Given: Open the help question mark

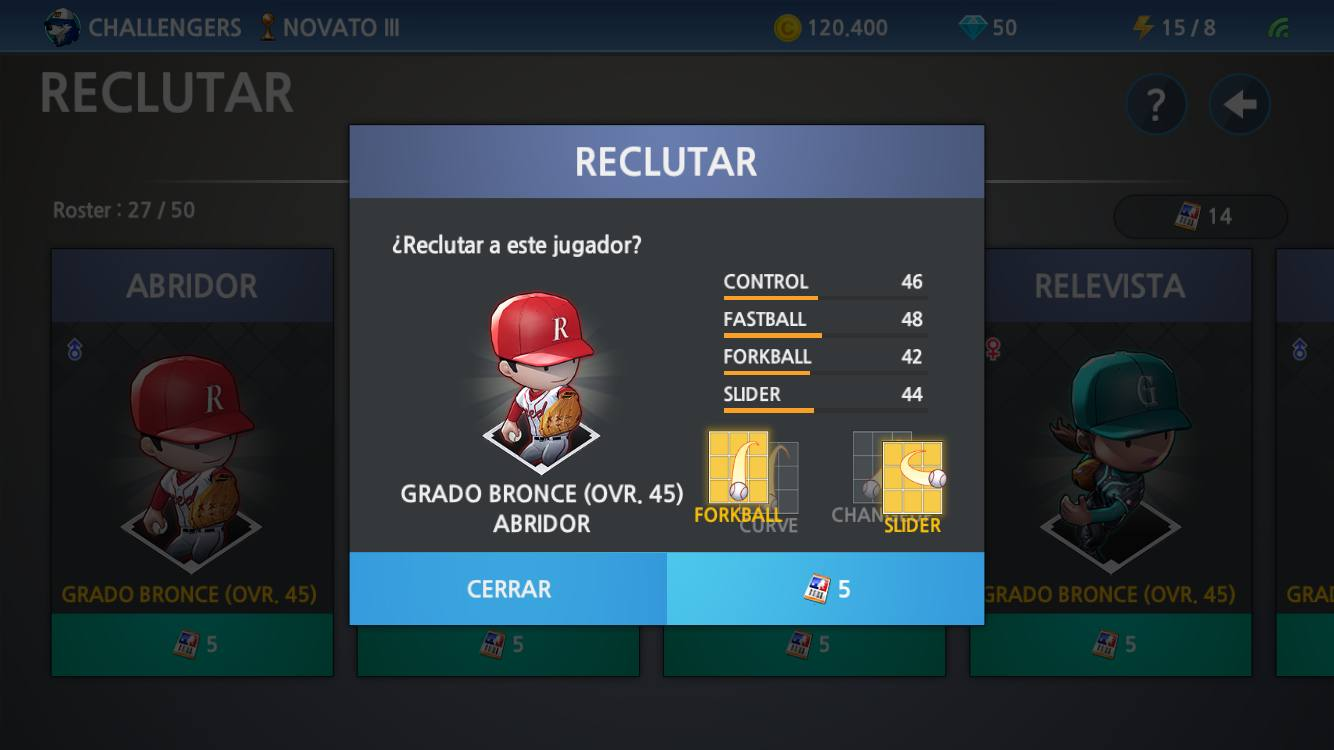Looking at the screenshot, I should tap(1156, 103).
